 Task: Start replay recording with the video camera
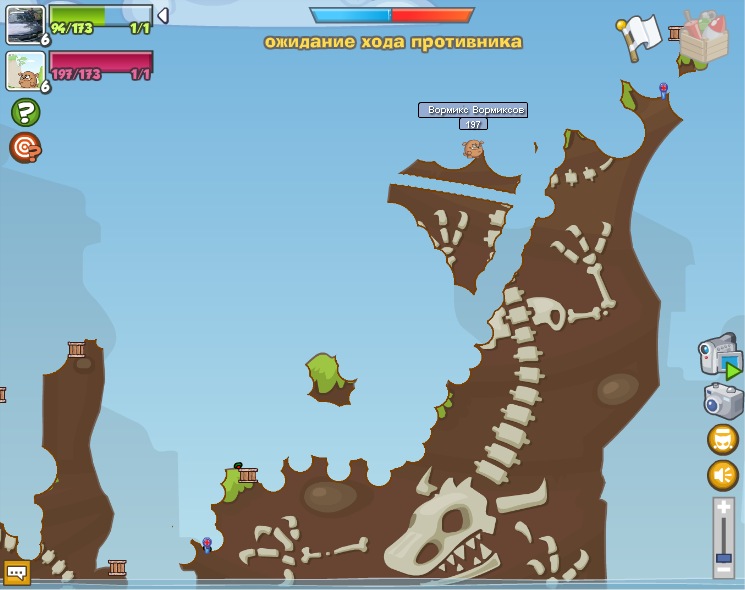point(719,355)
